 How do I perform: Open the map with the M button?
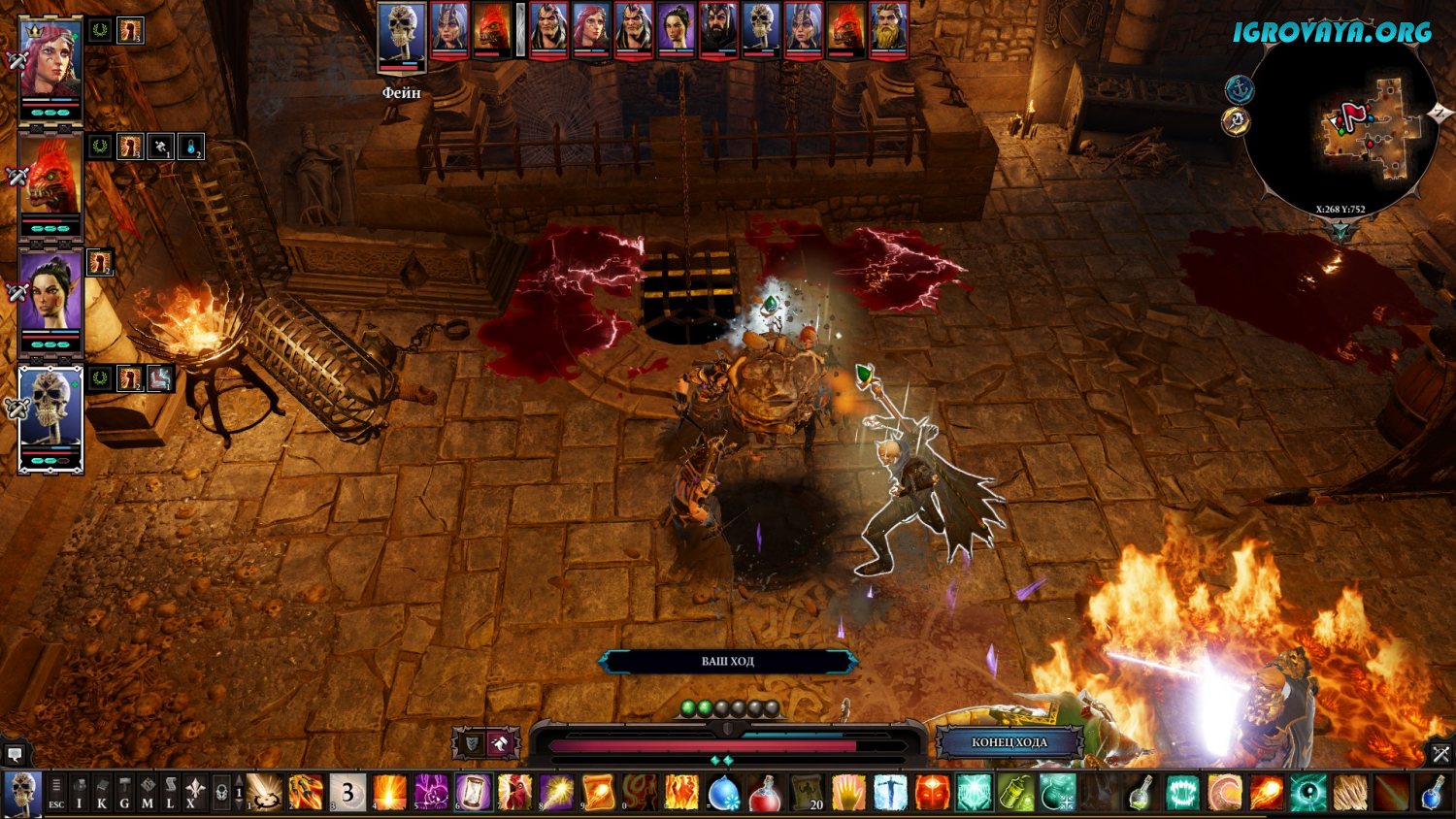(x=148, y=793)
